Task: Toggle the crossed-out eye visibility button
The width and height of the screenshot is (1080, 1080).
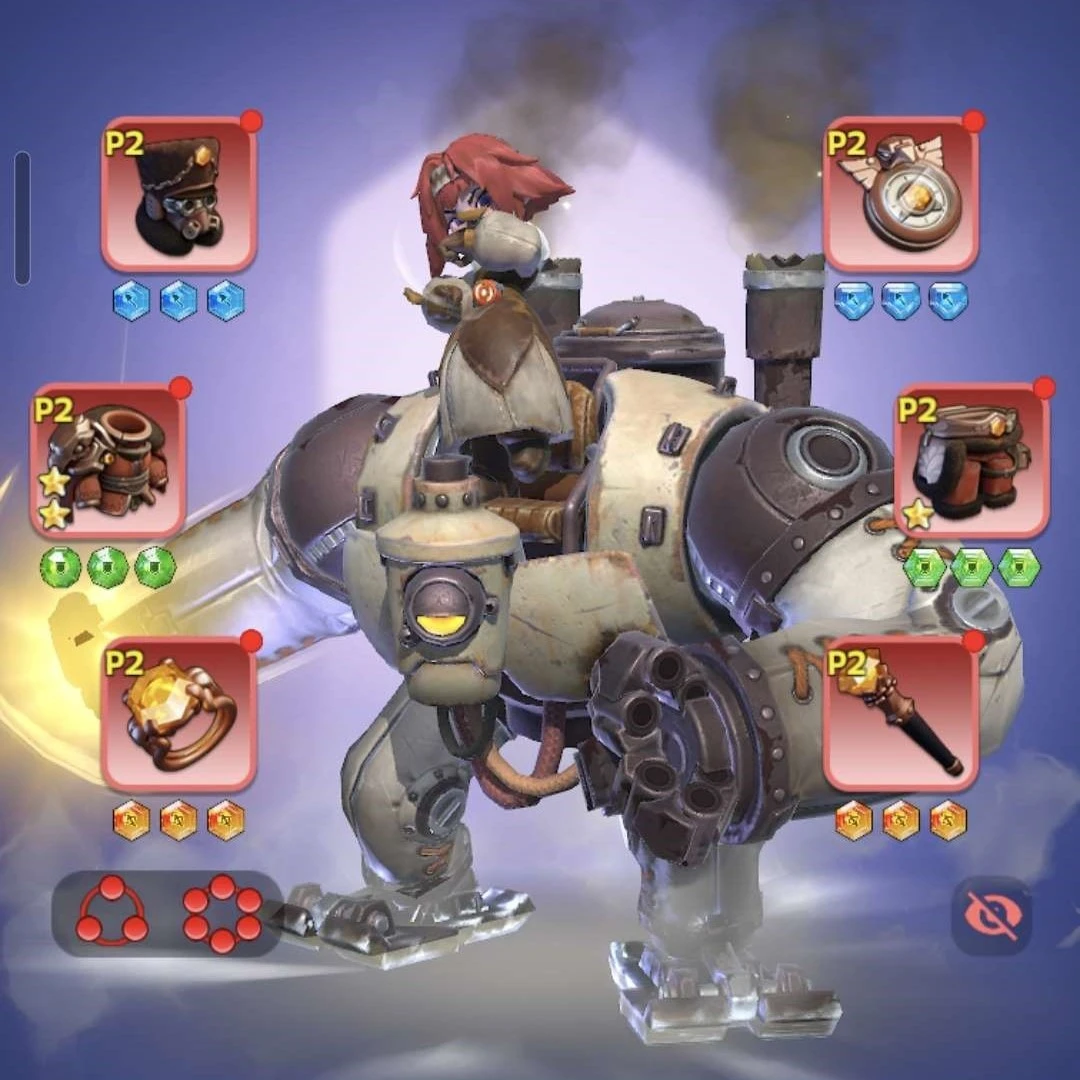Action: pyautogui.click(x=992, y=915)
